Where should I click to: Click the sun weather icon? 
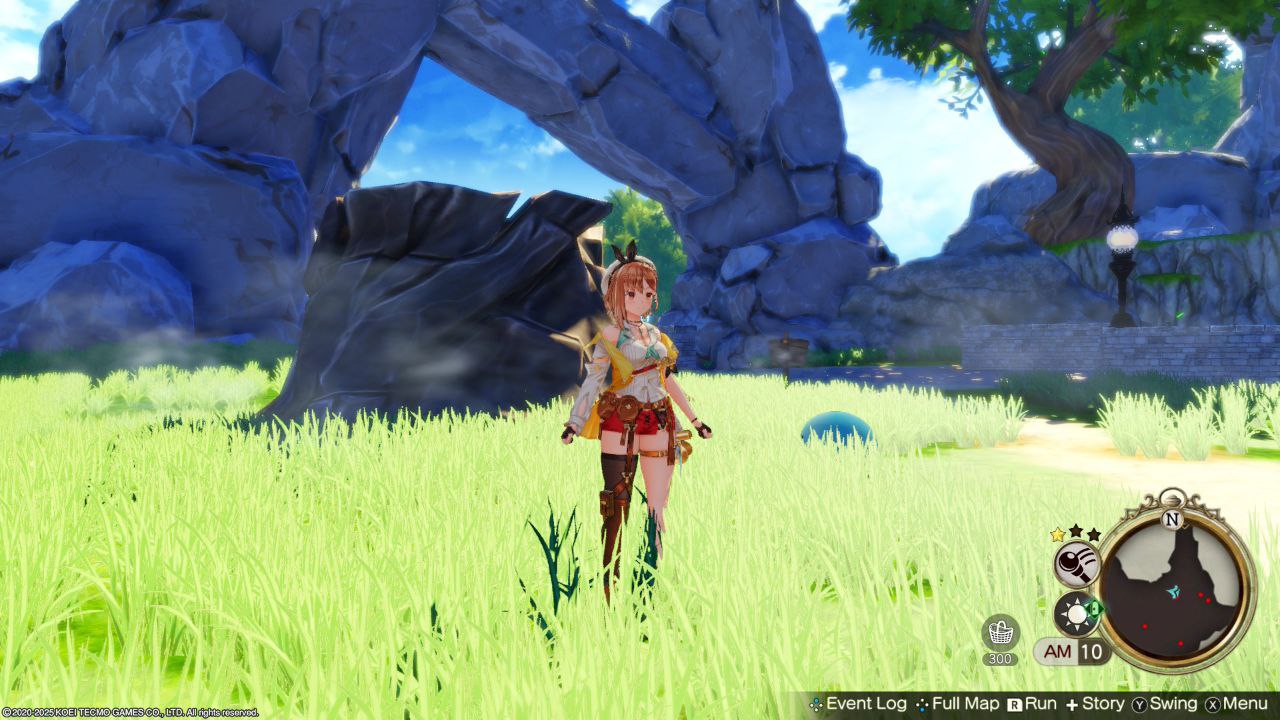[1077, 613]
